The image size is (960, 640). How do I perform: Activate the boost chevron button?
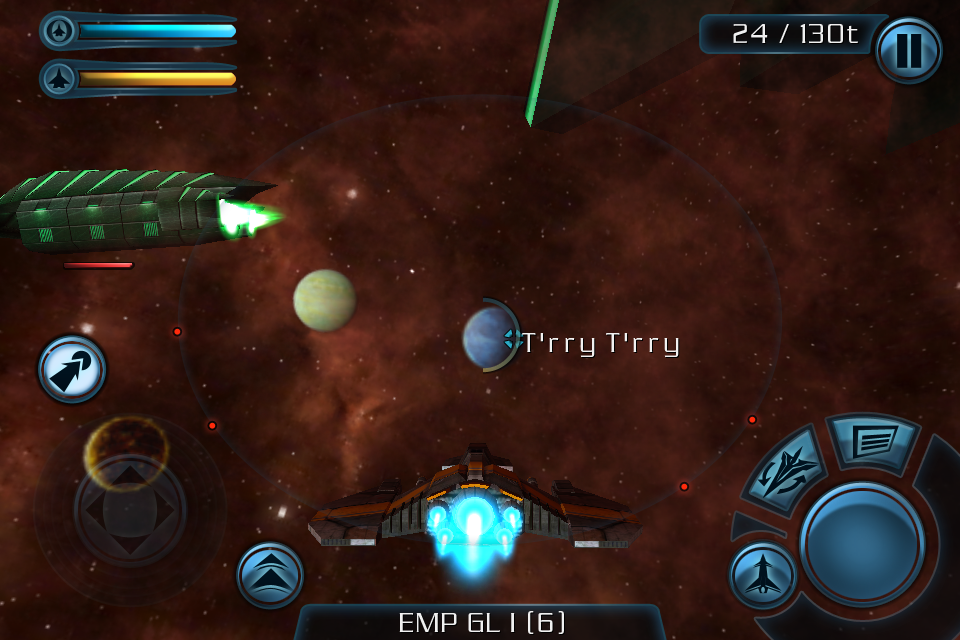tap(270, 575)
